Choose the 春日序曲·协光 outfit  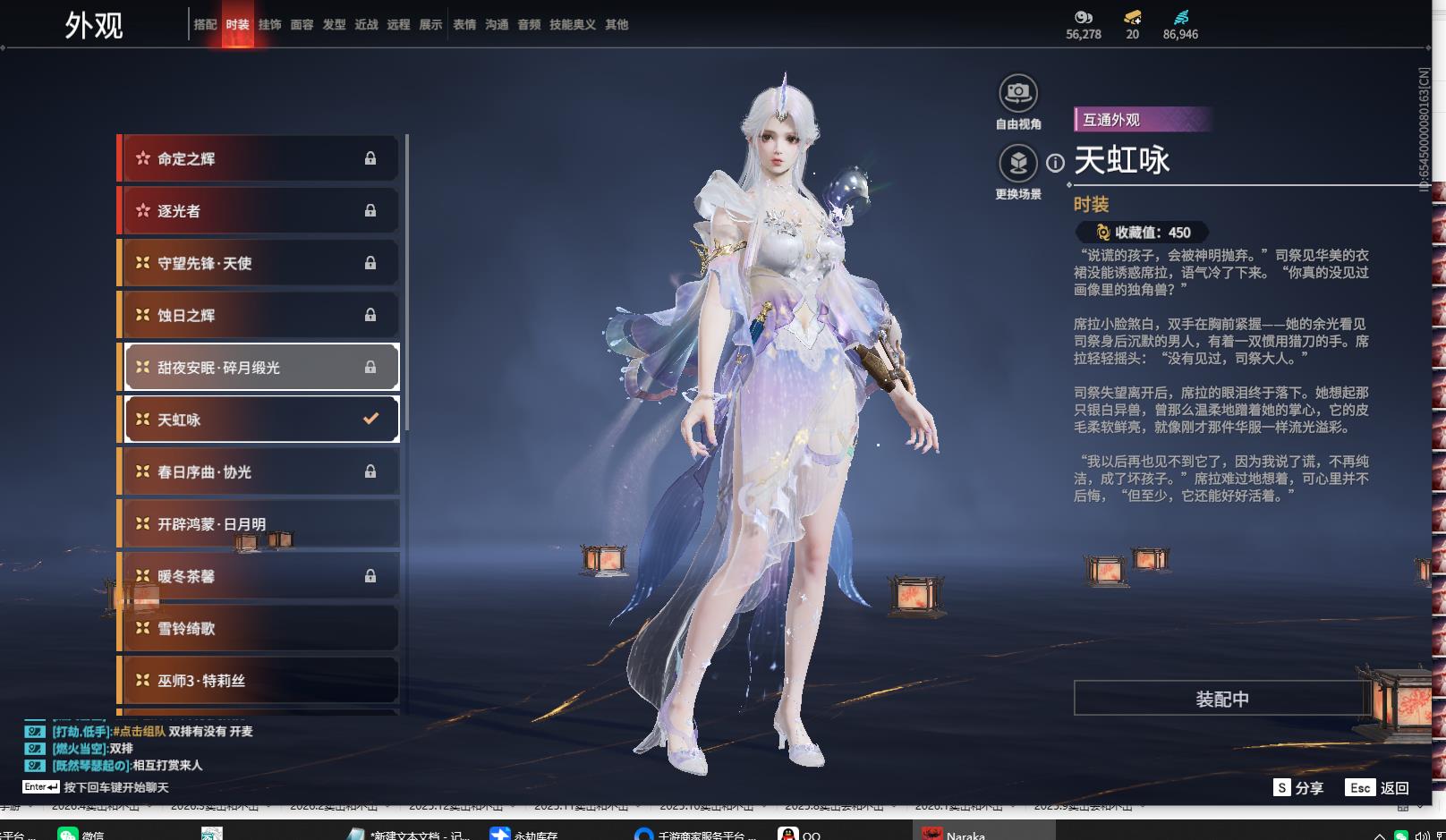(x=259, y=472)
